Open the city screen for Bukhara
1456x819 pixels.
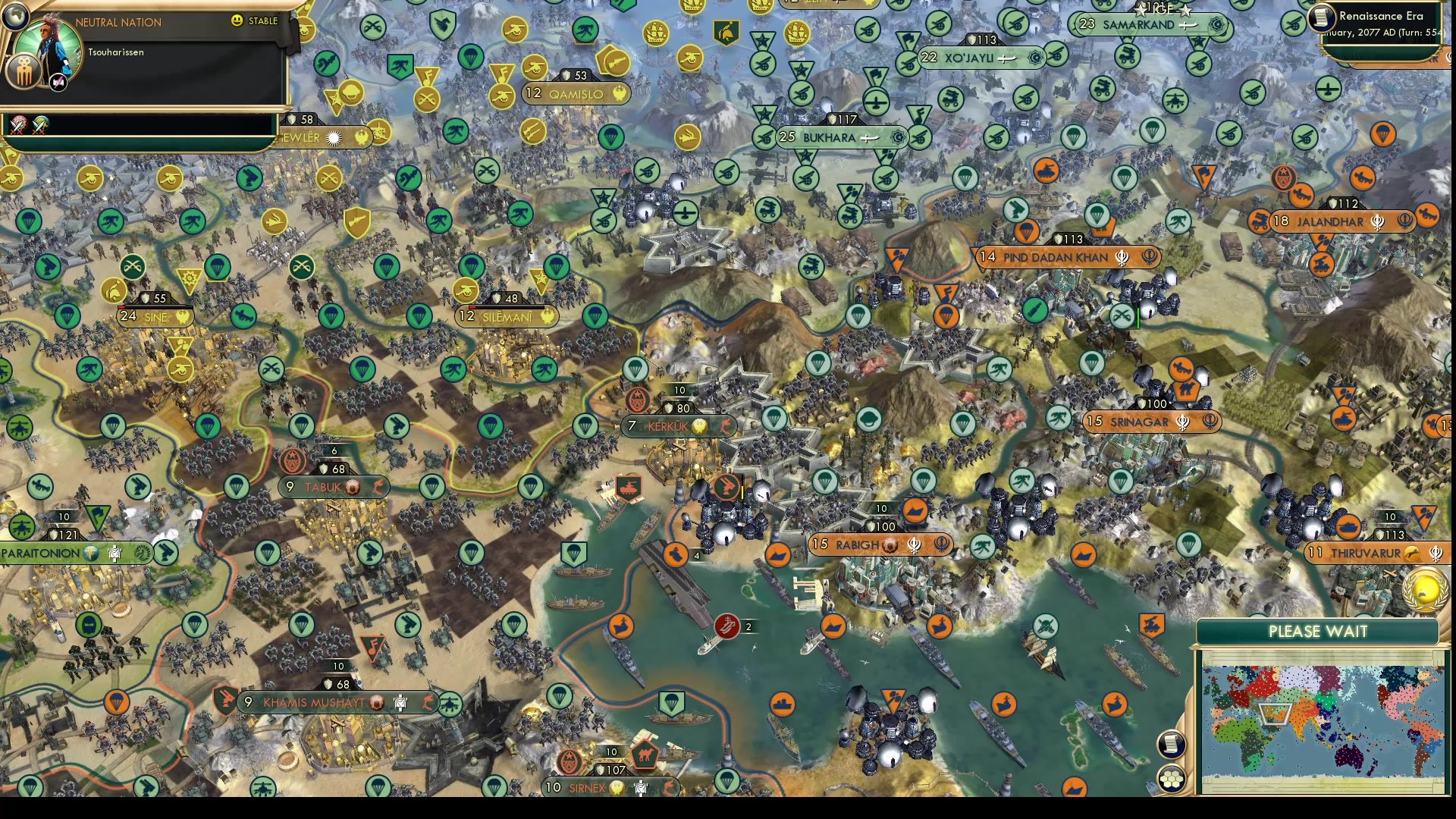(830, 138)
